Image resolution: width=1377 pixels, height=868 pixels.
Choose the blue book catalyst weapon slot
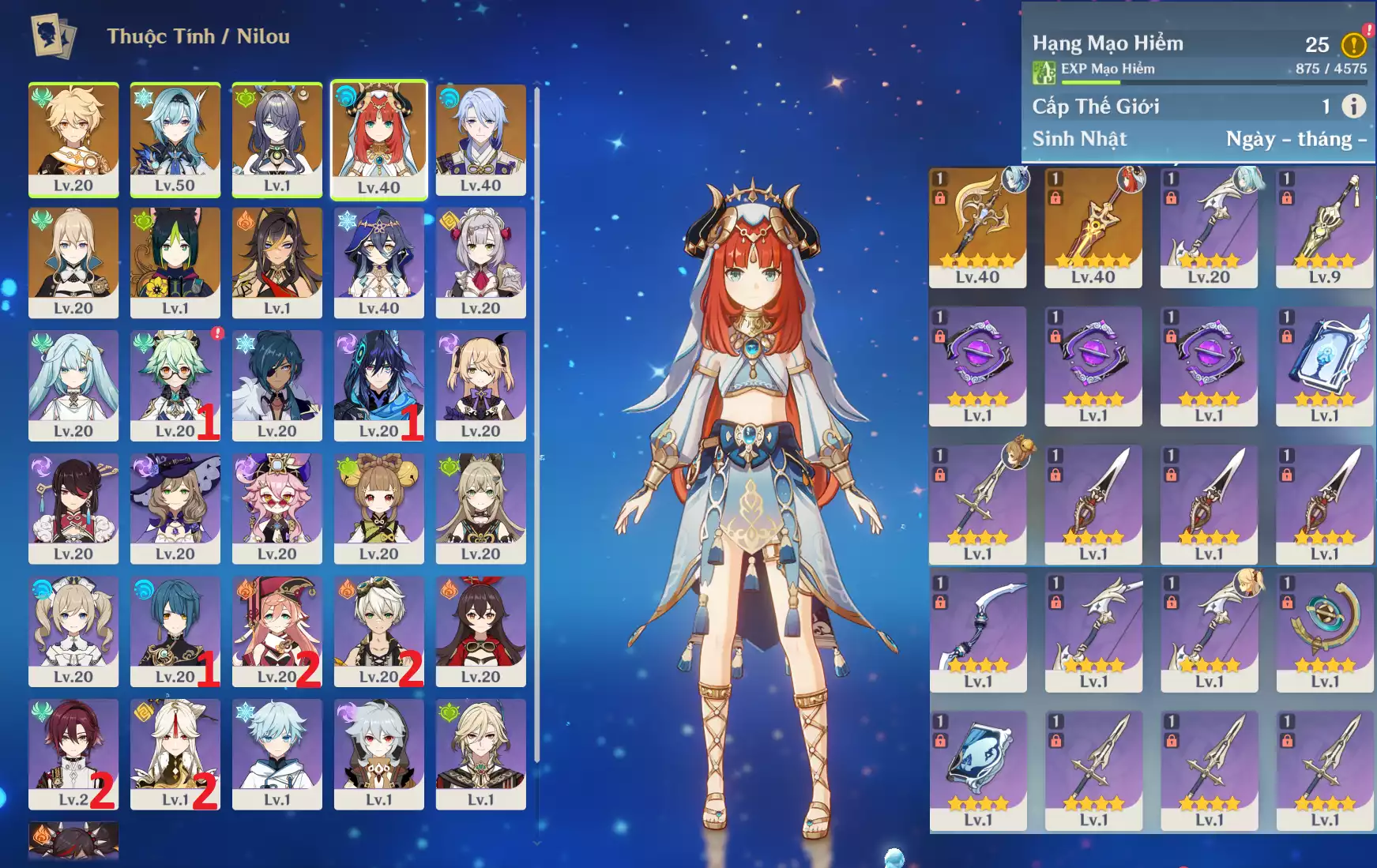click(x=1325, y=366)
